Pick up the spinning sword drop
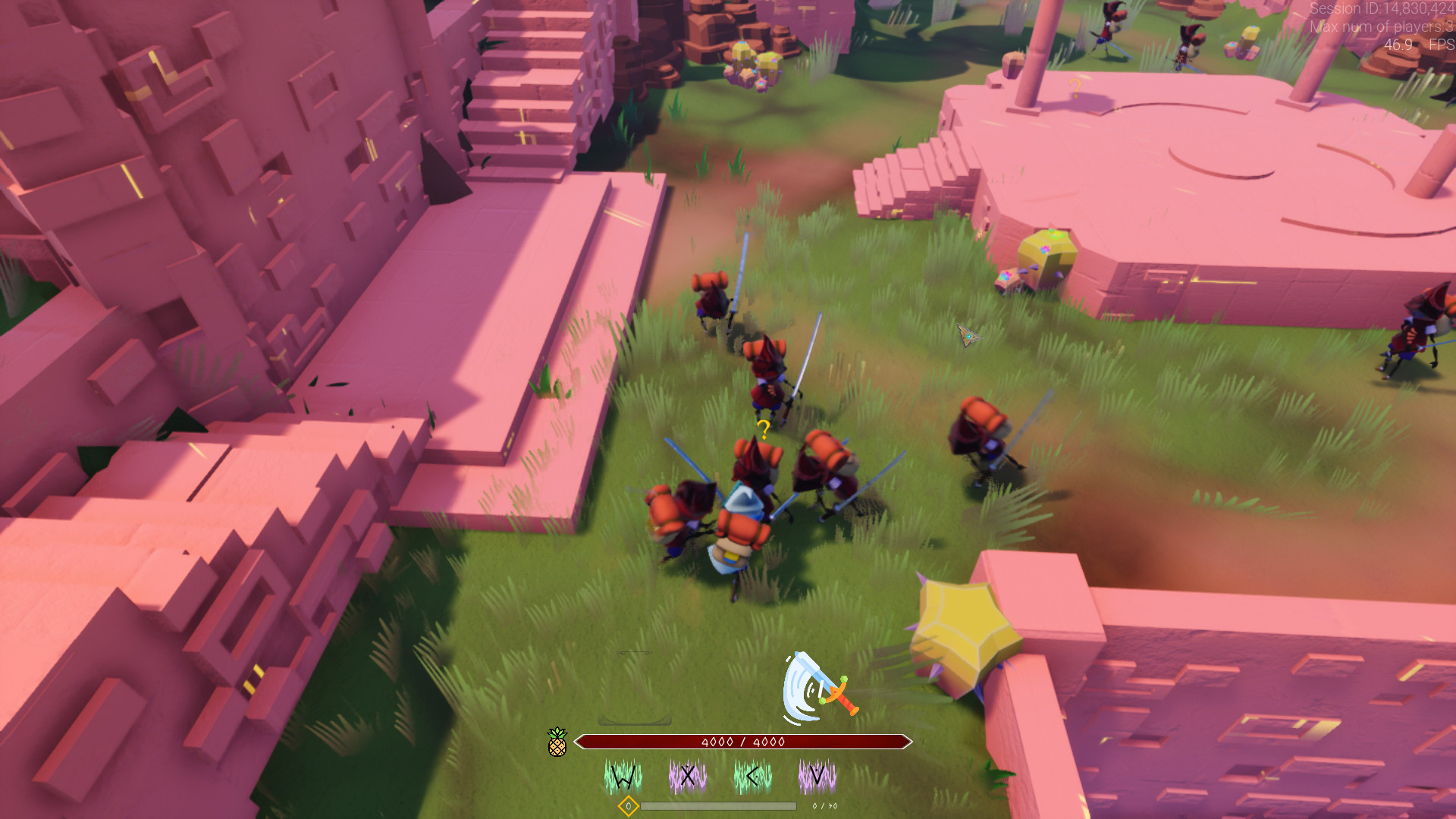The image size is (1456, 819). (817, 685)
